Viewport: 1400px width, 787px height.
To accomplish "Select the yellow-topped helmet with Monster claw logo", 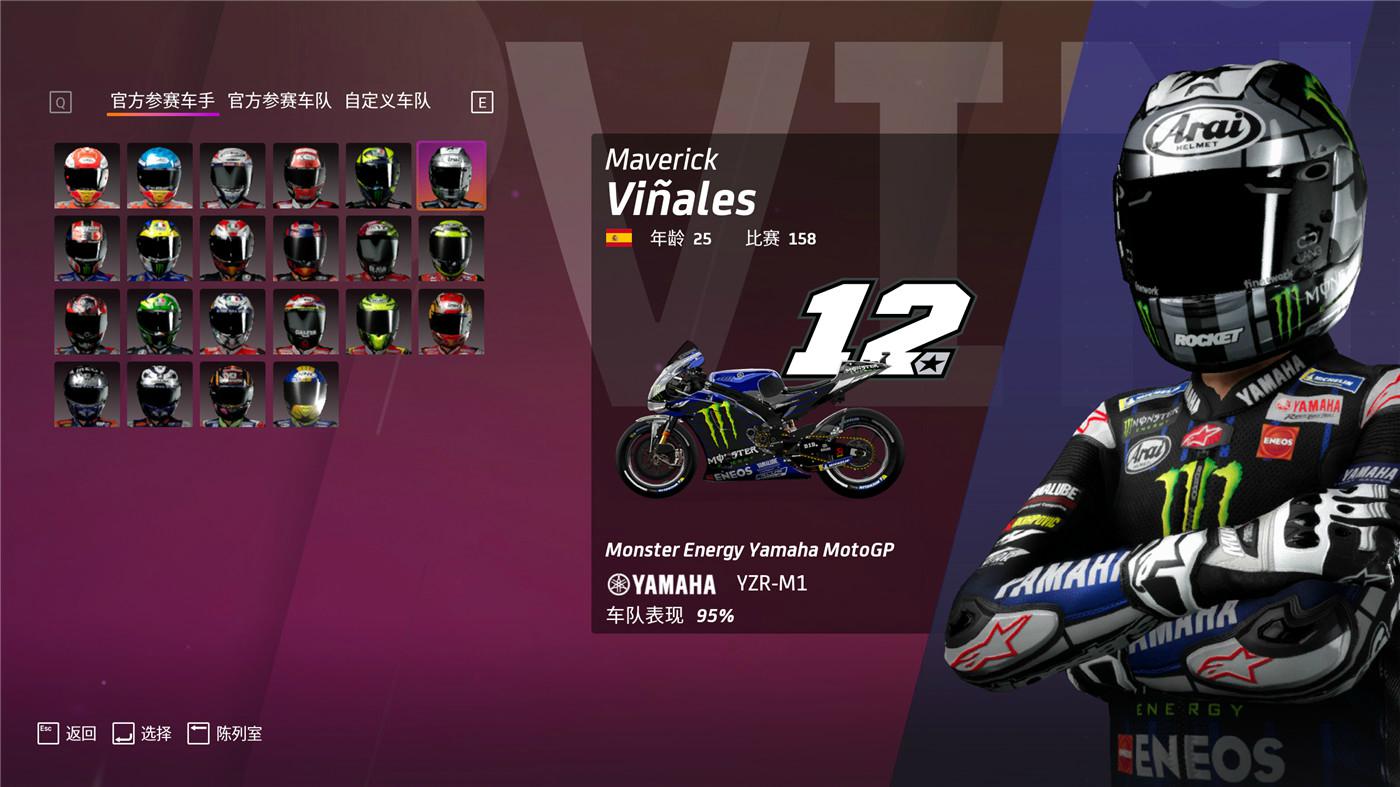I will (x=160, y=248).
